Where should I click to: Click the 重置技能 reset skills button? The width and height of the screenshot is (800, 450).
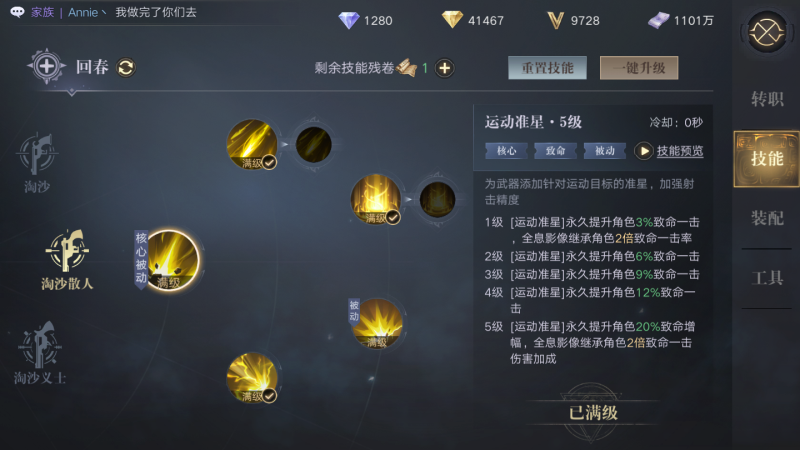pos(548,68)
